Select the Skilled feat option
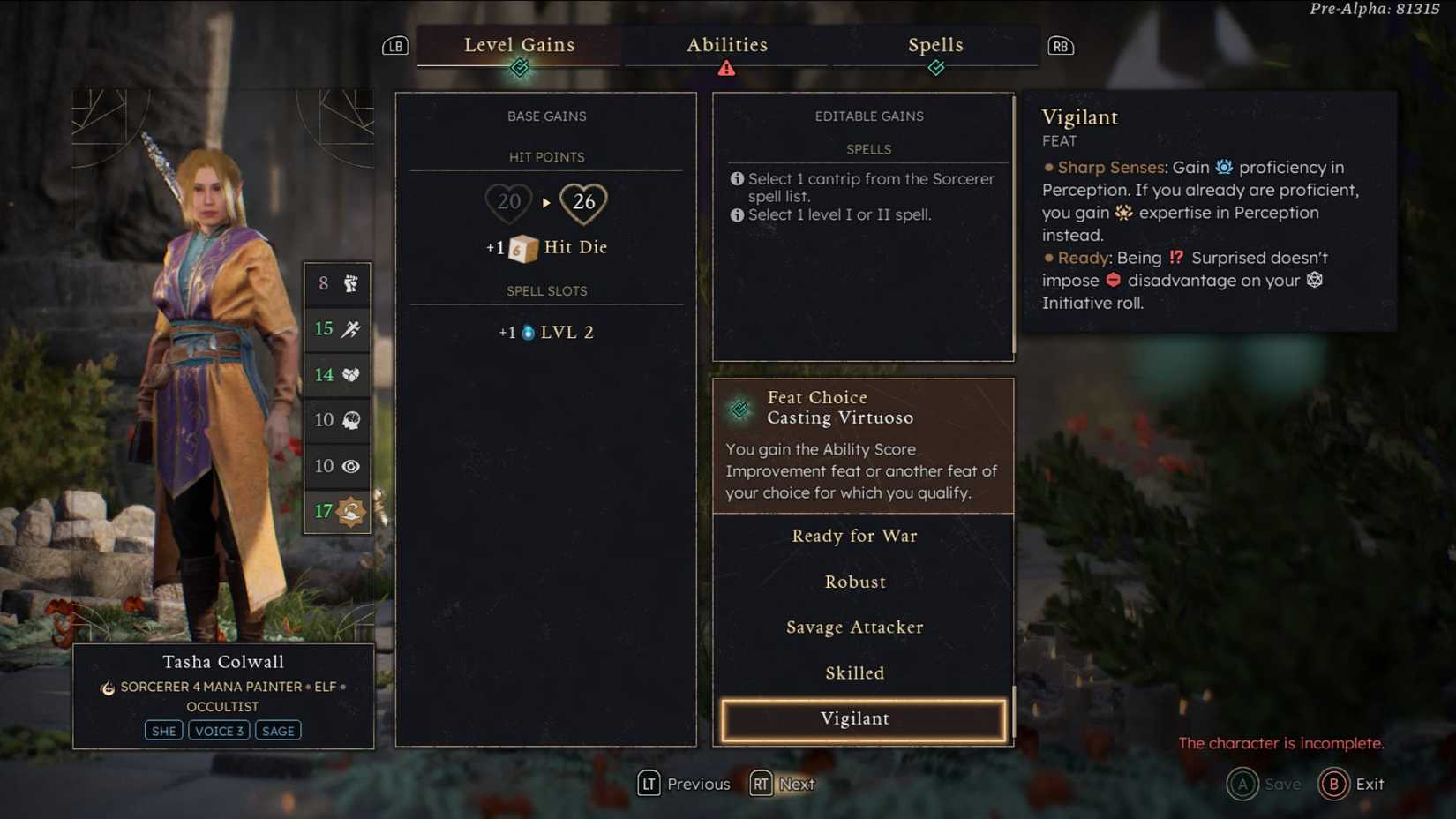Screen dimensions: 1456x819 [854, 672]
